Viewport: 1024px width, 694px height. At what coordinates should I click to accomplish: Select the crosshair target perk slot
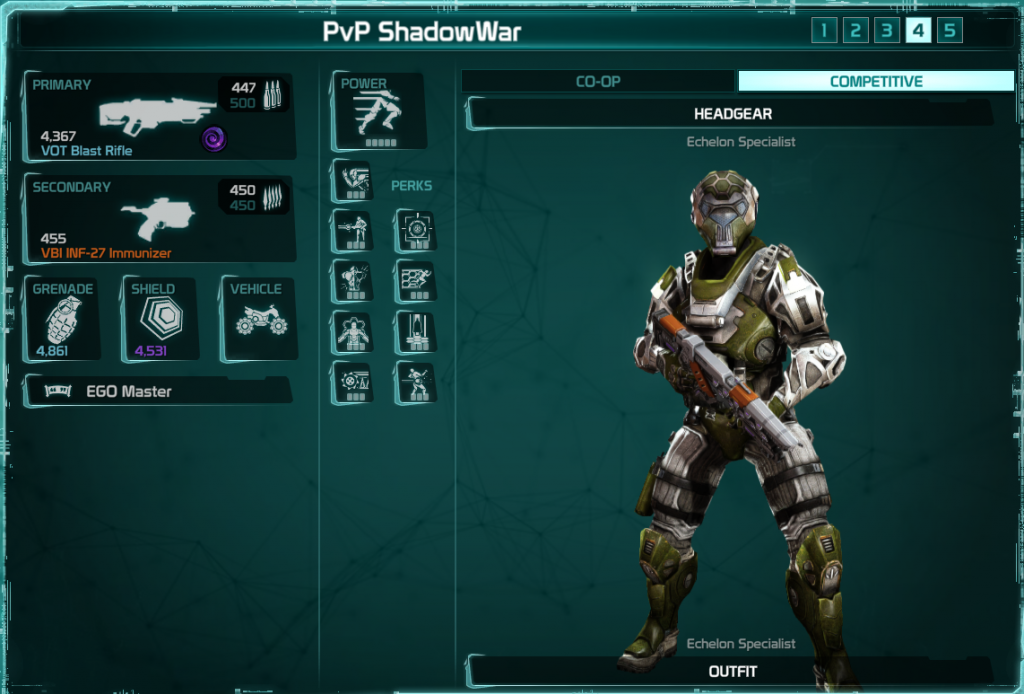415,231
